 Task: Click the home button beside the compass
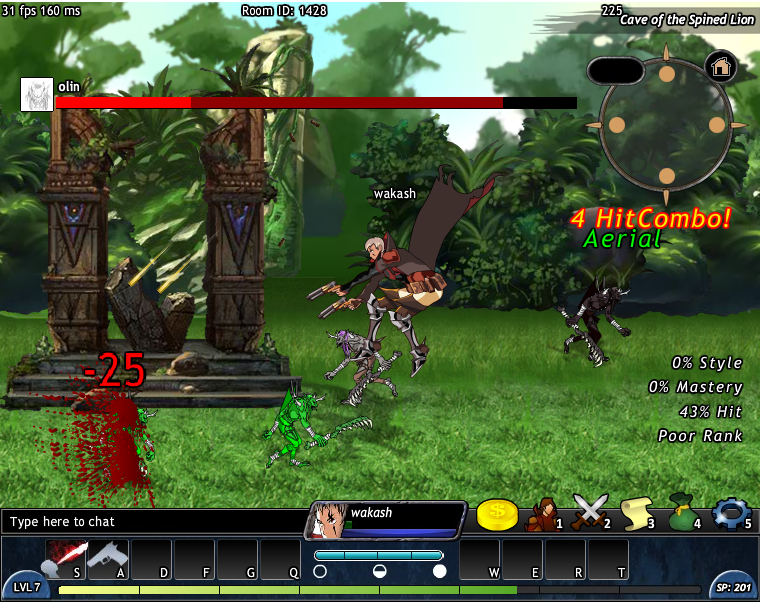[x=721, y=67]
